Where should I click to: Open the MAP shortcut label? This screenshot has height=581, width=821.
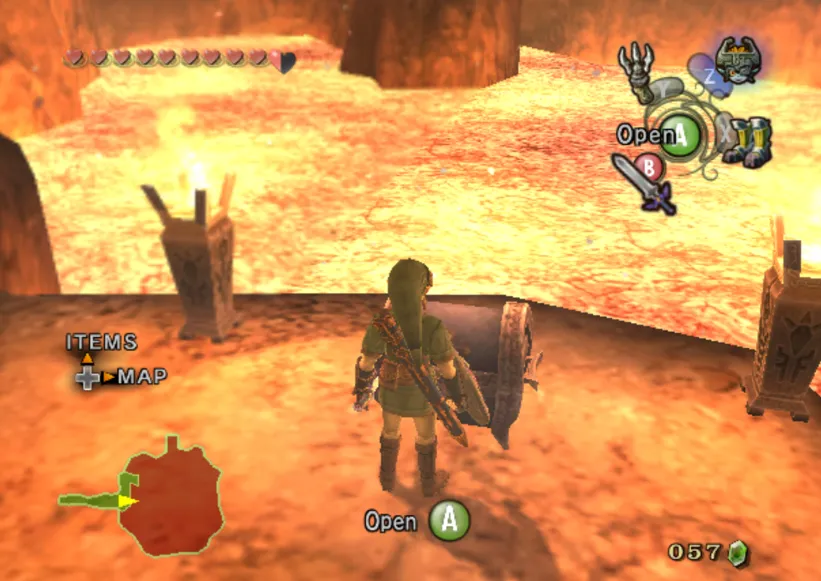(x=142, y=377)
